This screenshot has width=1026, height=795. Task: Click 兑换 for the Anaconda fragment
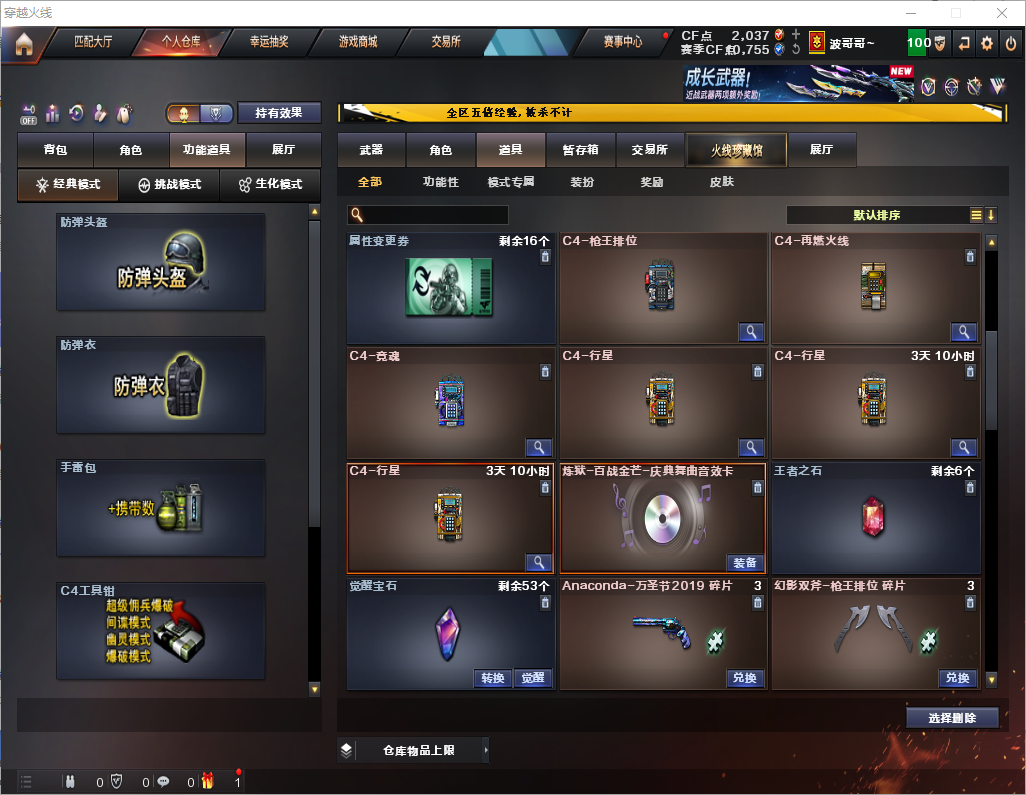coord(745,678)
